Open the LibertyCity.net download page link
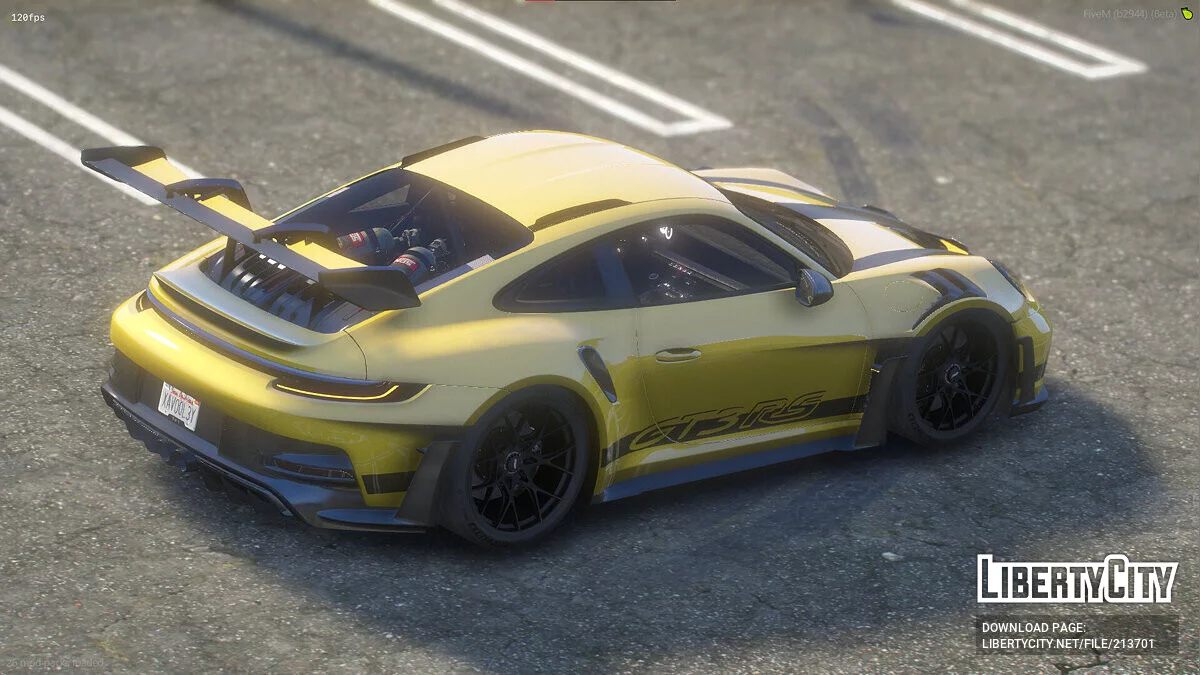Screen dimensions: 1200x675 [x=1068, y=644]
